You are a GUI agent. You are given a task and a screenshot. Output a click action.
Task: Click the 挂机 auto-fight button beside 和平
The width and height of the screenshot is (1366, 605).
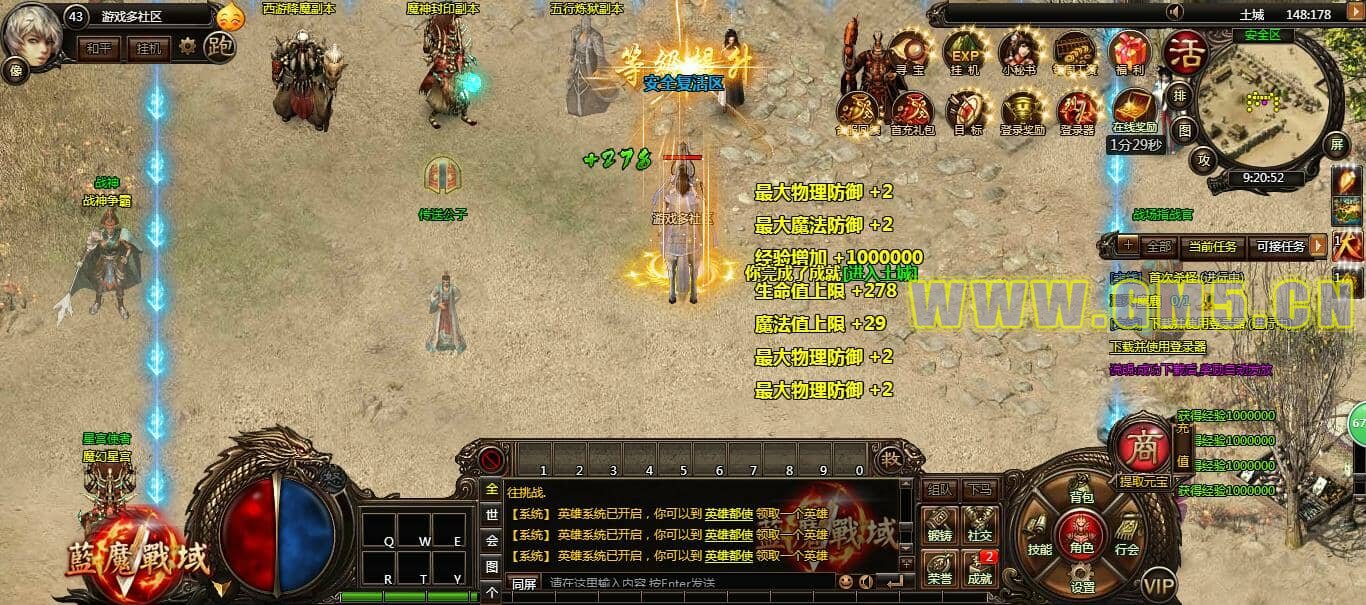(147, 47)
